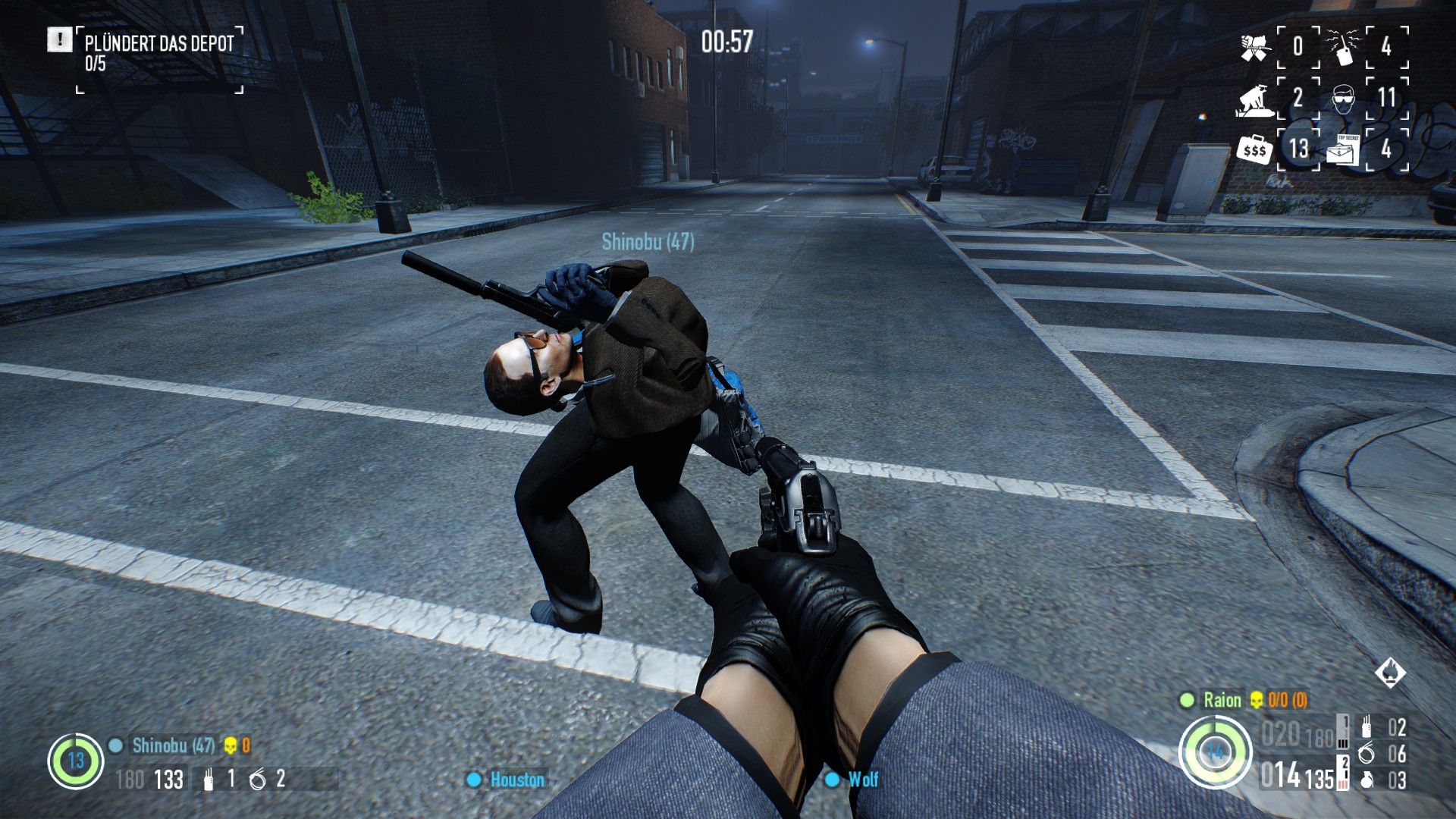This screenshot has width=1456, height=819.
Task: Click the grenade icon beside count 03
Action: coord(1367,780)
